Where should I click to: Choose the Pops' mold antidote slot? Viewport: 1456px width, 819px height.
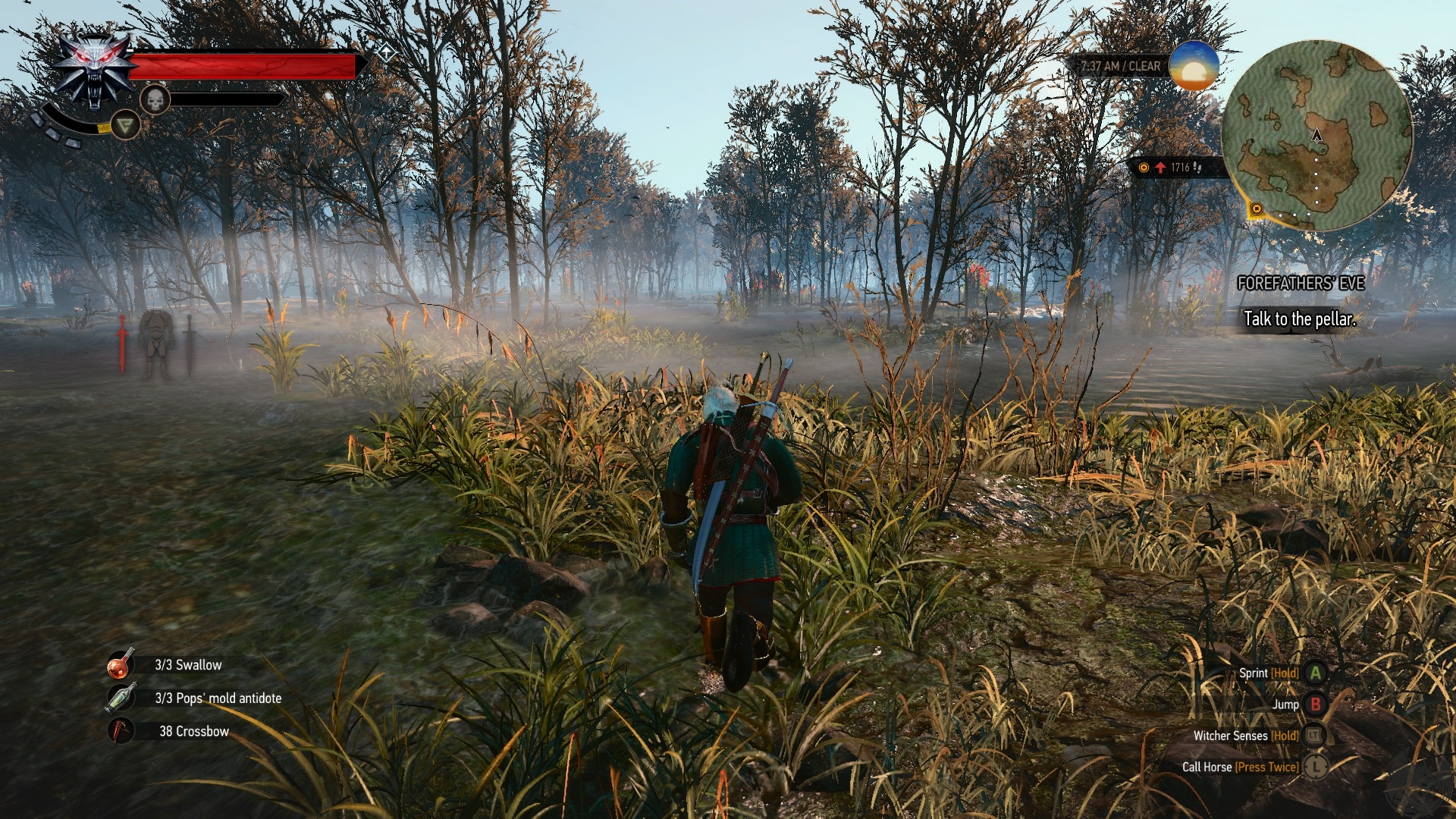(x=121, y=698)
